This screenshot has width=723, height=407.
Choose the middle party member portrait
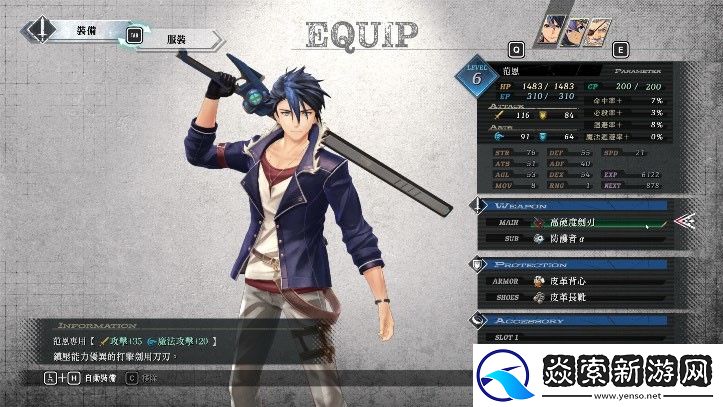click(x=574, y=25)
